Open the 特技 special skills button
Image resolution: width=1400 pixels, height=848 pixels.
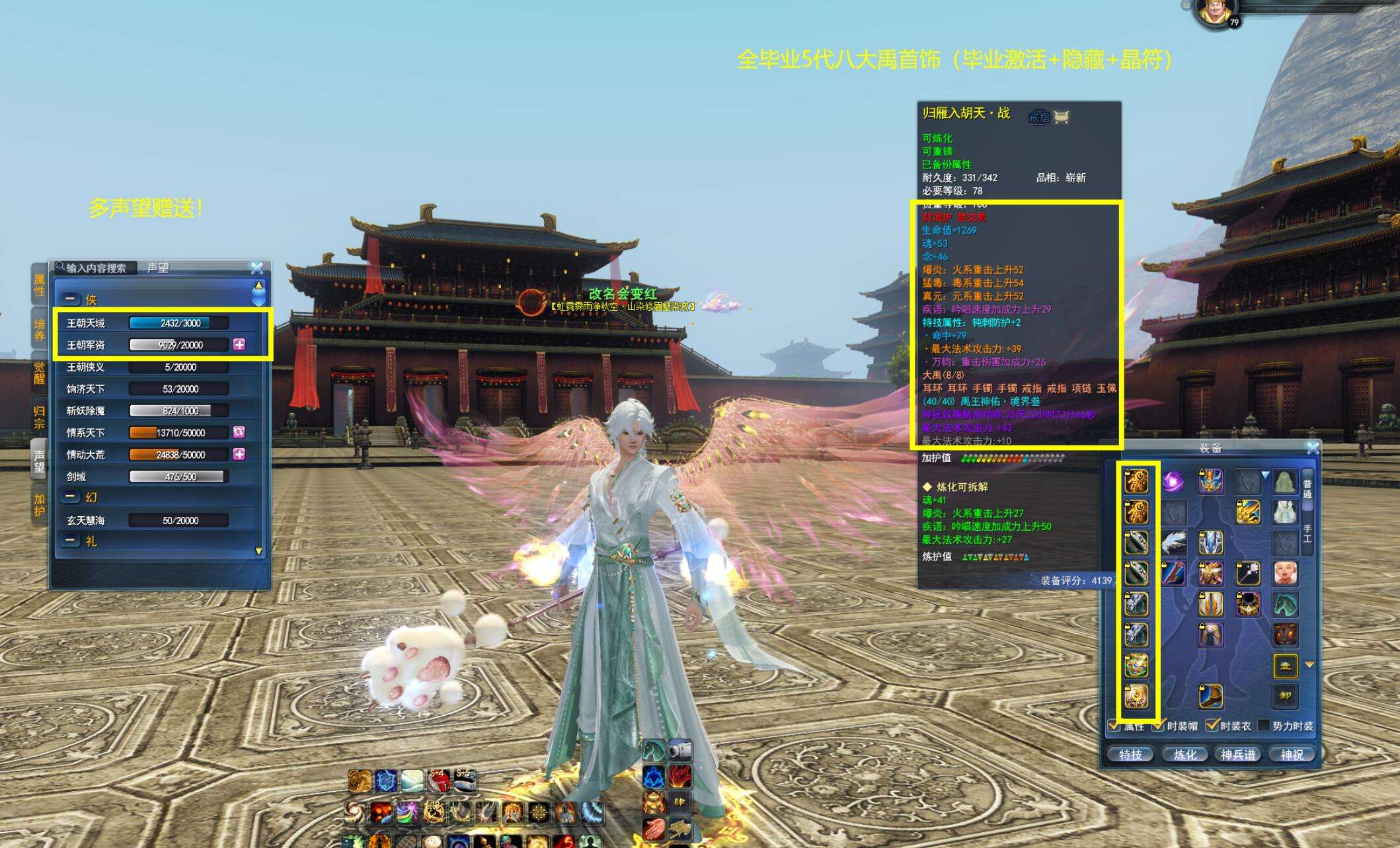1130,754
